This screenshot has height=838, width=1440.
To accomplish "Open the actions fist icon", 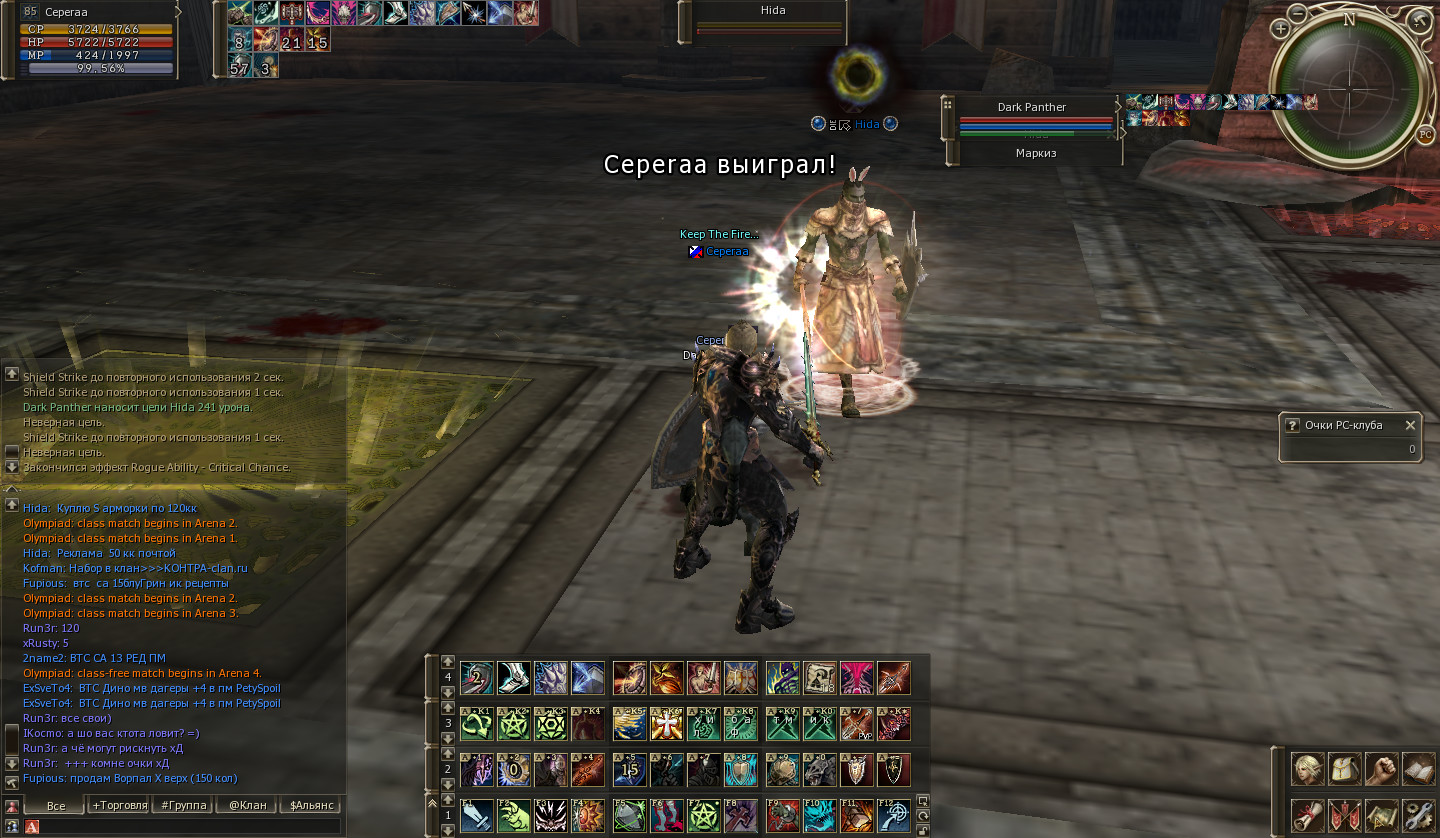I will pyautogui.click(x=1382, y=769).
